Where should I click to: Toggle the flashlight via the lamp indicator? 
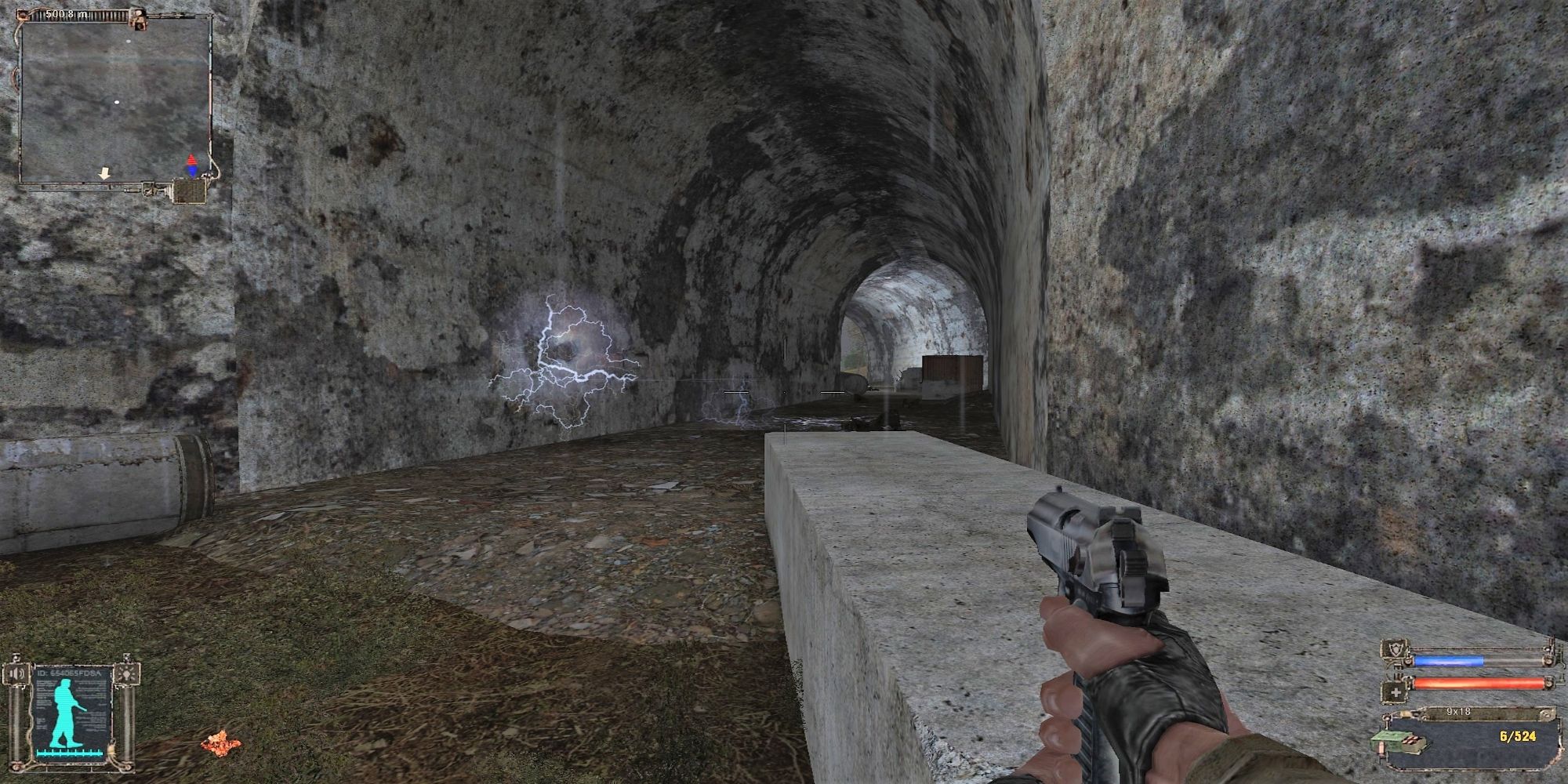point(126,674)
